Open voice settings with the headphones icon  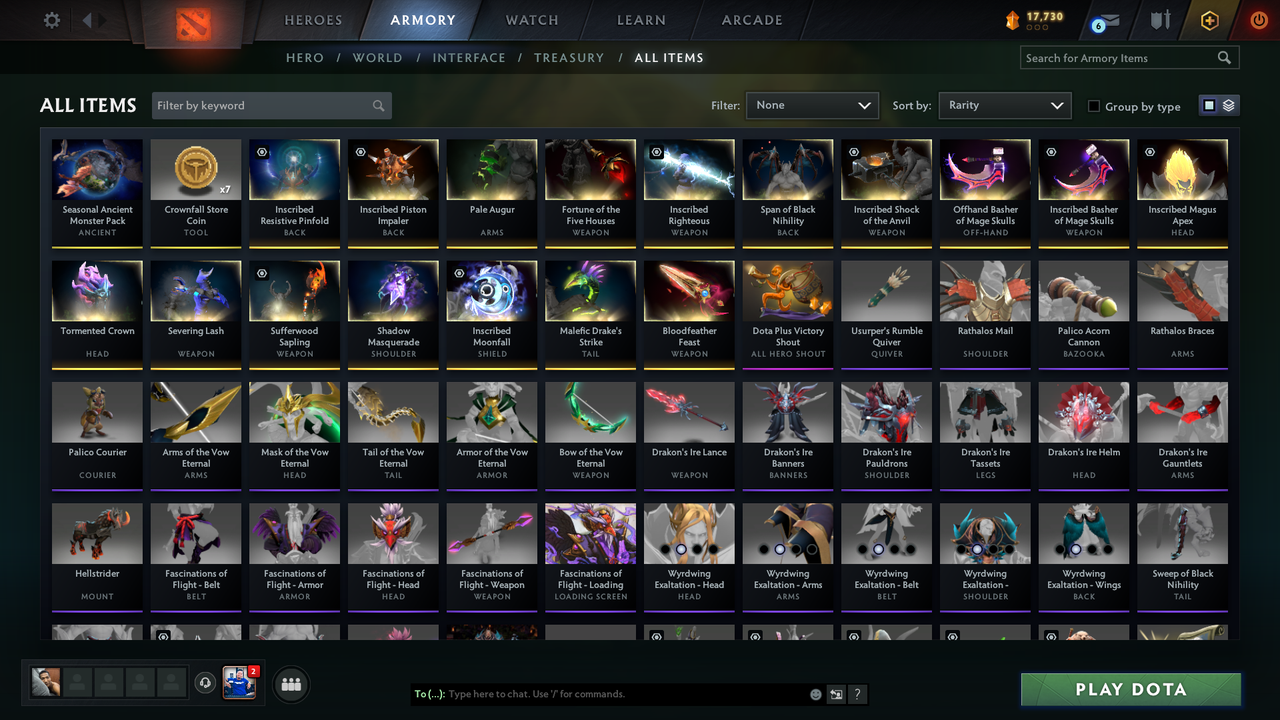click(207, 683)
